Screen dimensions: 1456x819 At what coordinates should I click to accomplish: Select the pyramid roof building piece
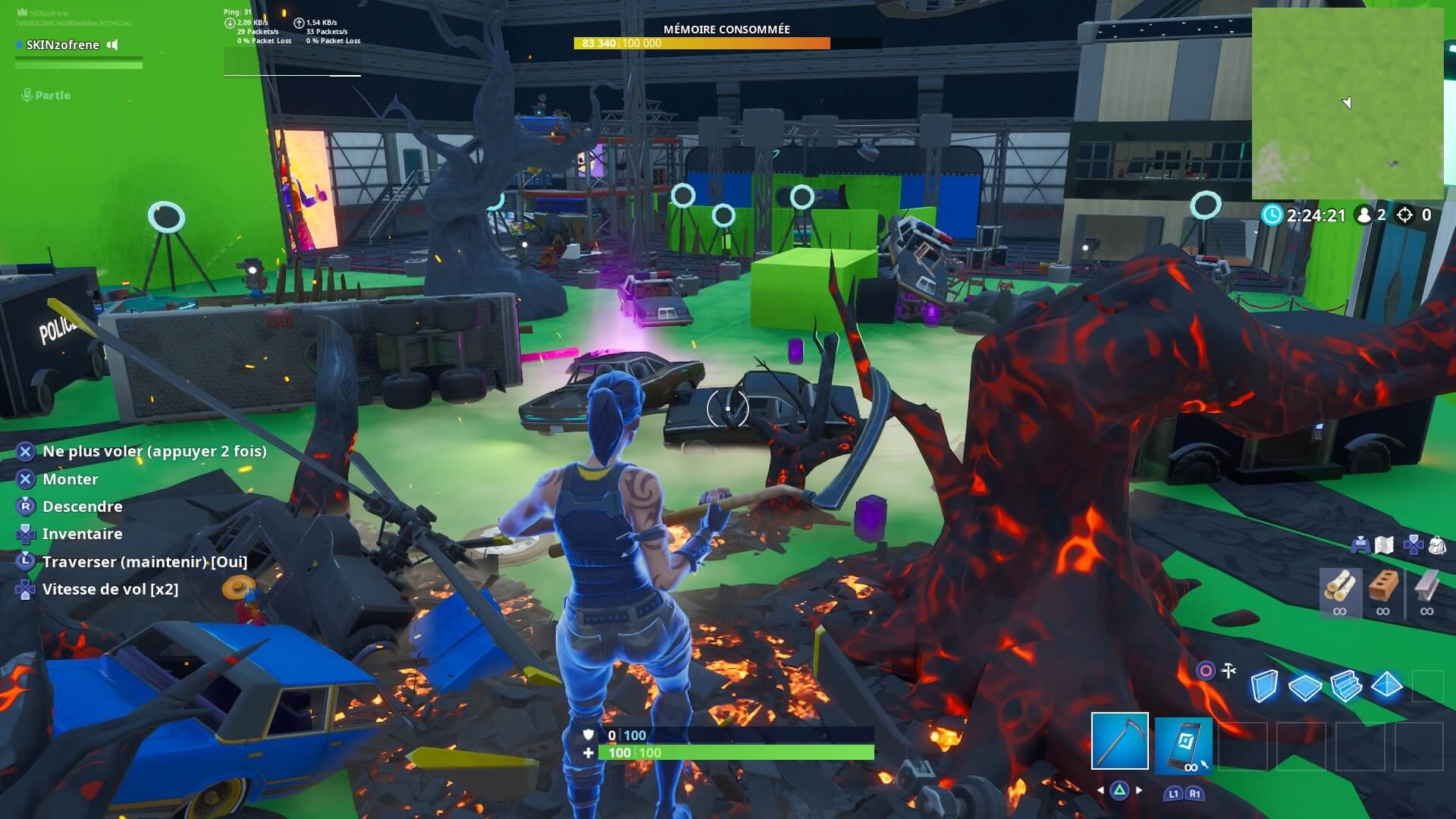pos(1386,686)
